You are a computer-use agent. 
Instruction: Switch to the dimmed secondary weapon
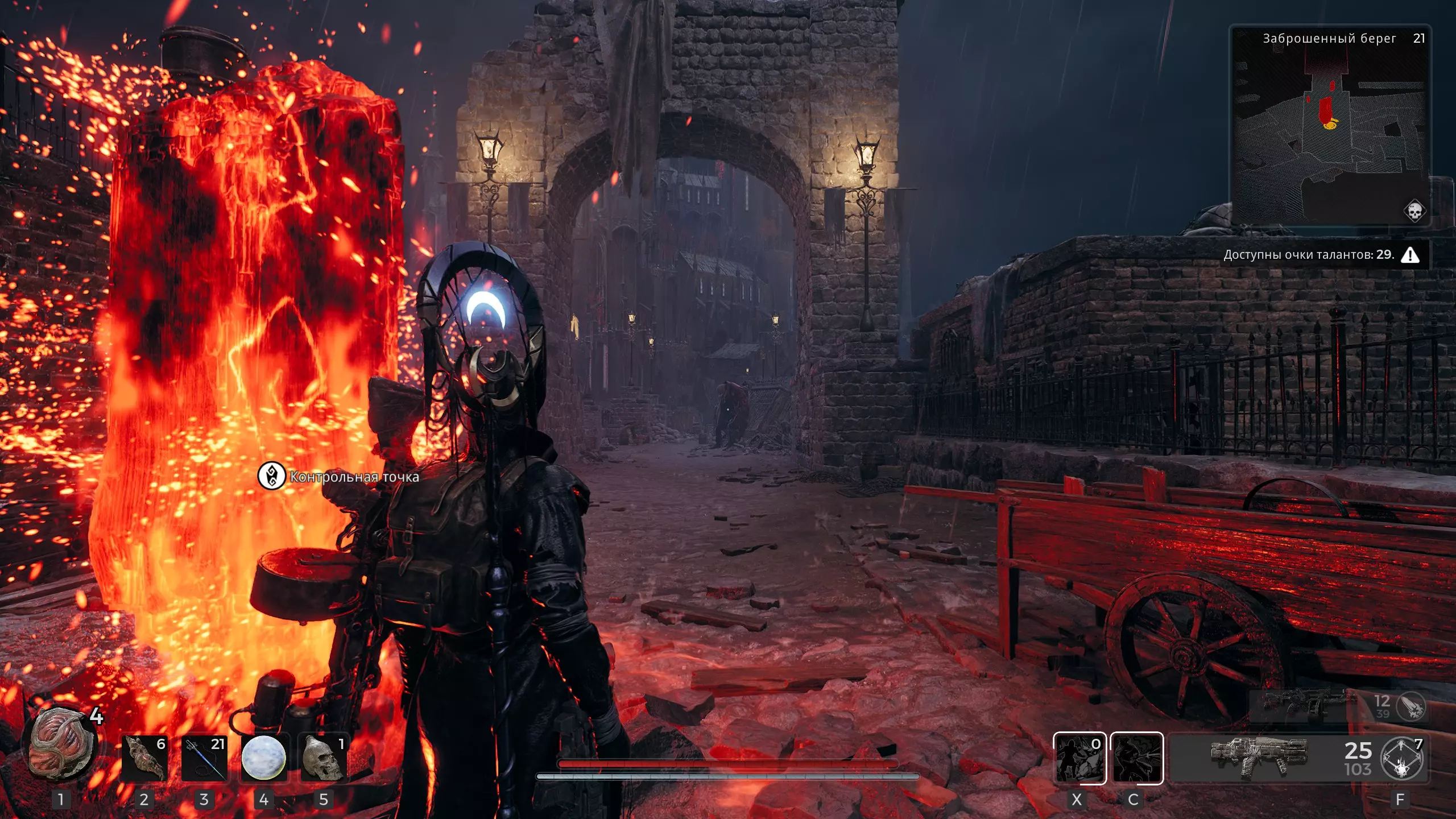pos(1302,706)
